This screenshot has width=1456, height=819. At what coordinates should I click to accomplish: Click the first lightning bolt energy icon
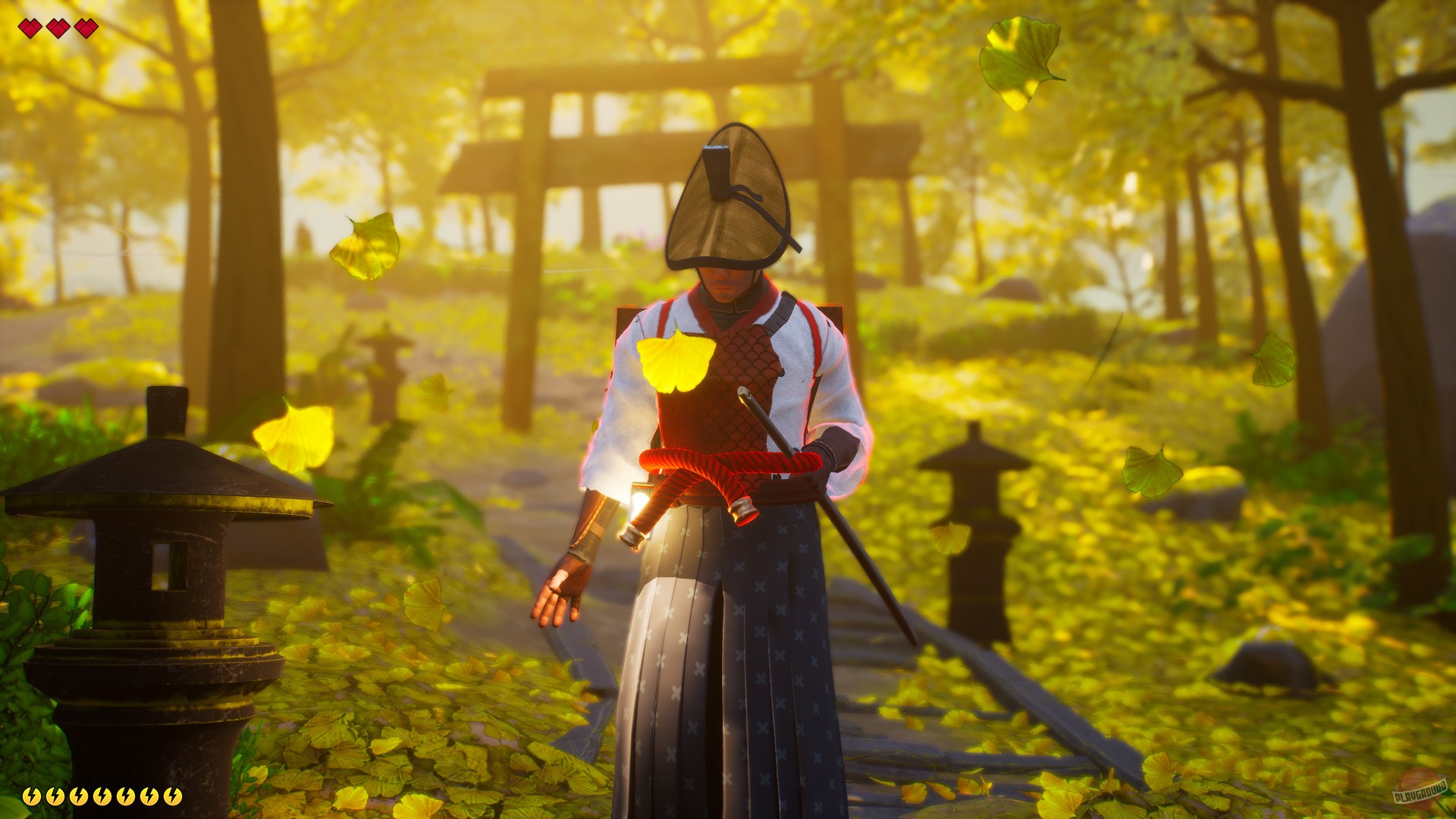pyautogui.click(x=31, y=796)
